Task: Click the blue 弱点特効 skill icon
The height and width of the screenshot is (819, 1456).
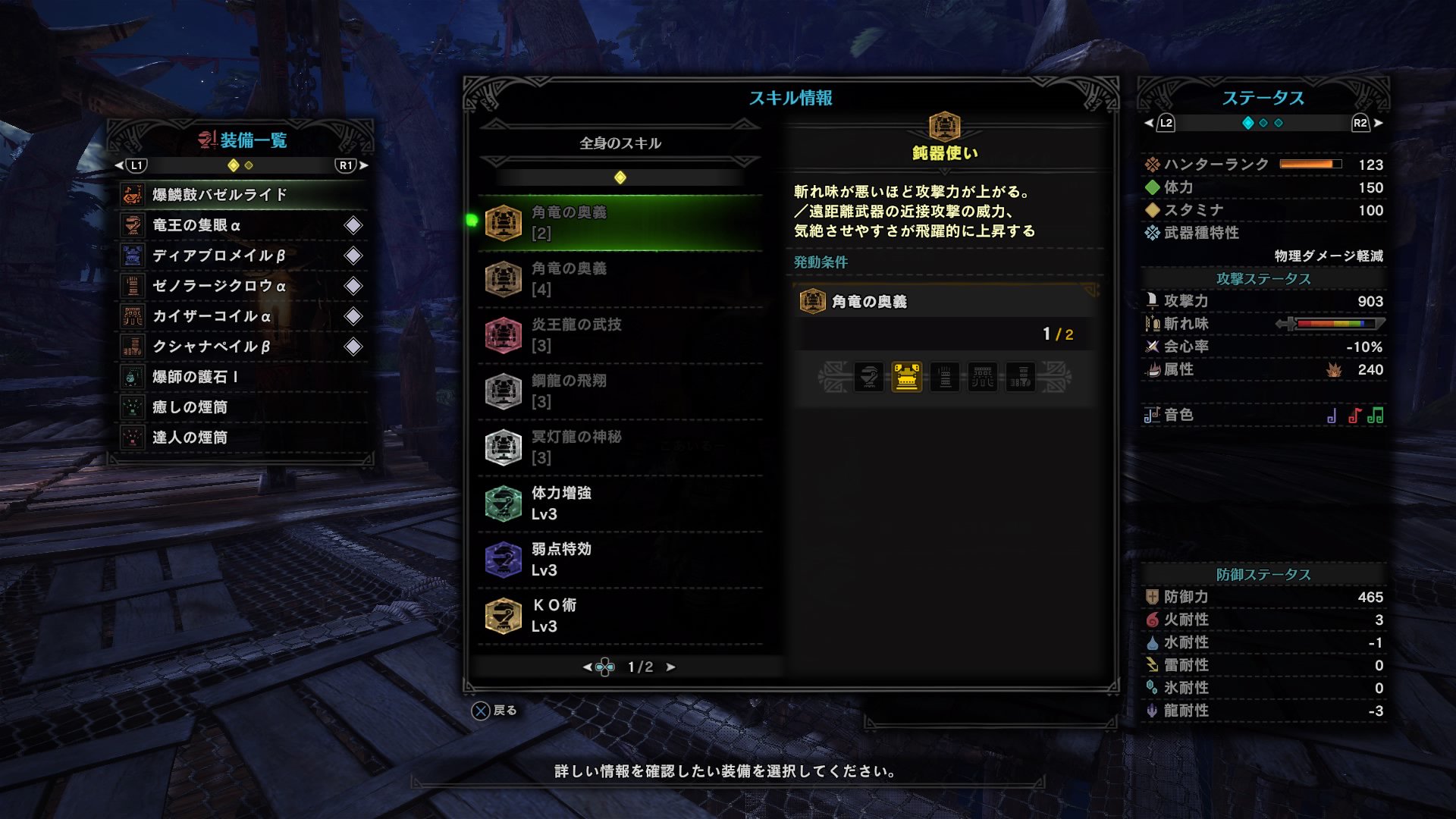Action: 504,559
